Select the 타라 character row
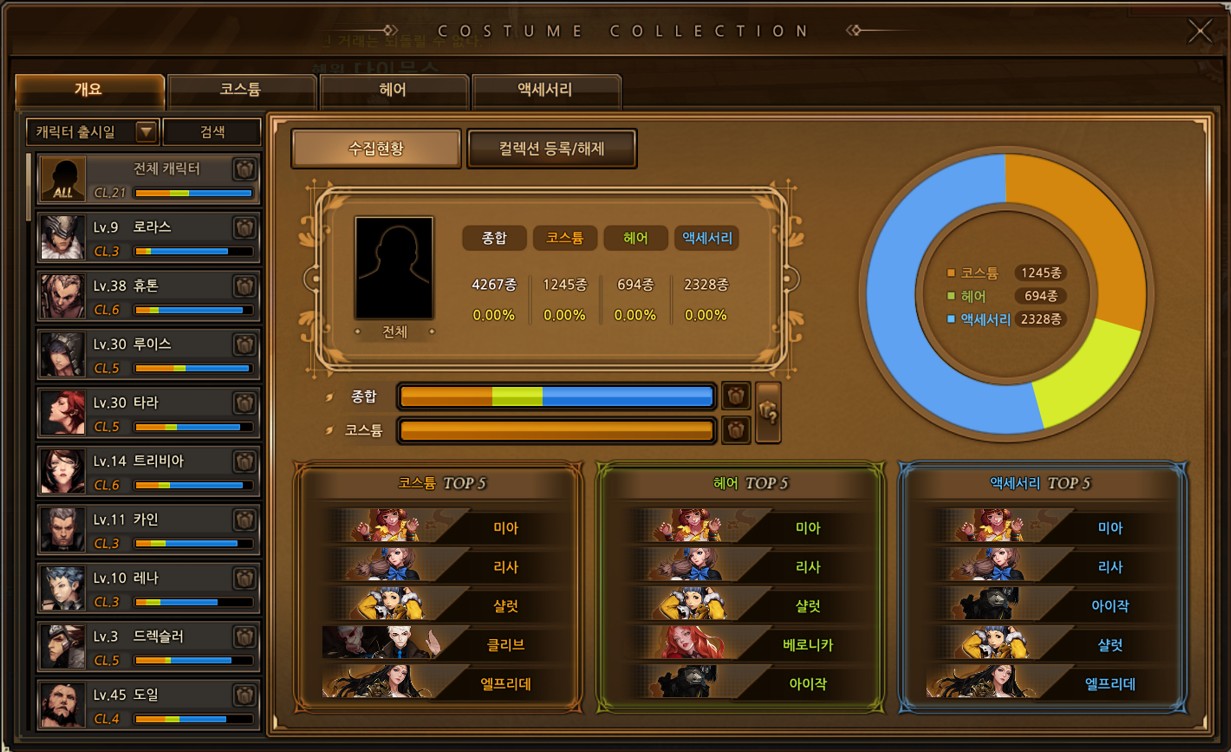This screenshot has width=1231, height=752. pos(148,412)
